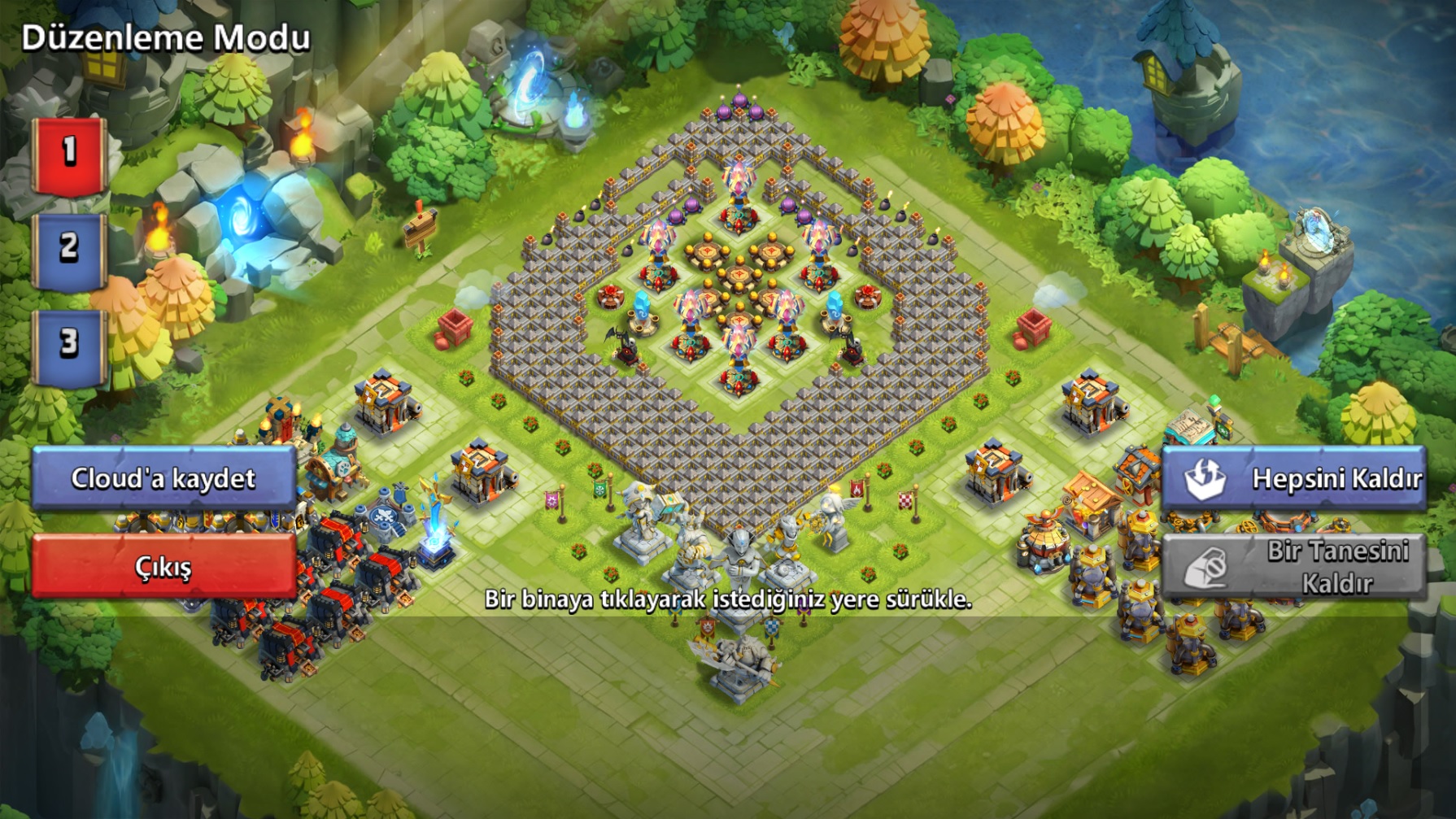Exit edit mode with Çıkış button
The width and height of the screenshot is (1456, 819).
163,566
